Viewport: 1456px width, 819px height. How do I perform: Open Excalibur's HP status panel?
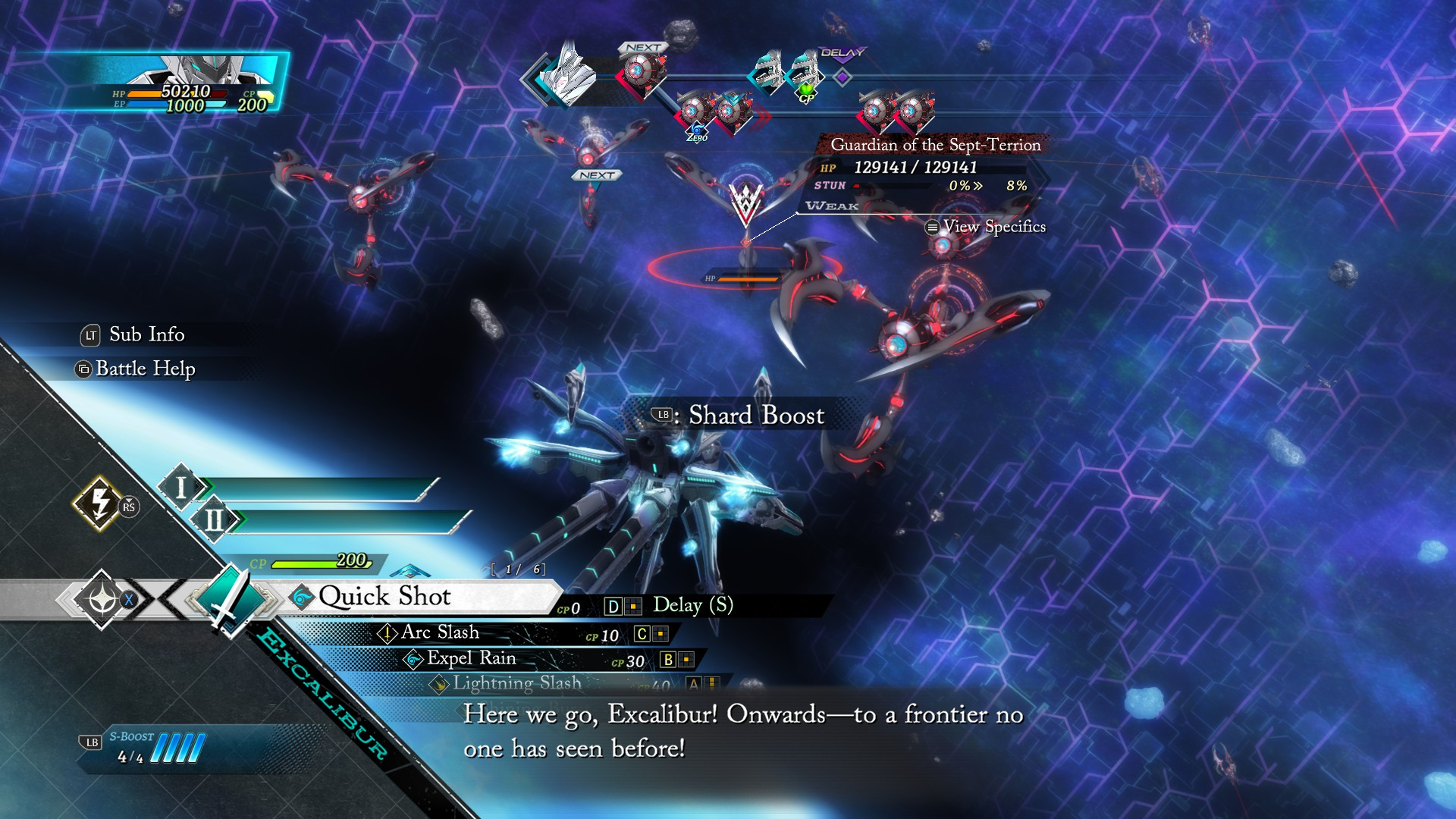(x=193, y=83)
